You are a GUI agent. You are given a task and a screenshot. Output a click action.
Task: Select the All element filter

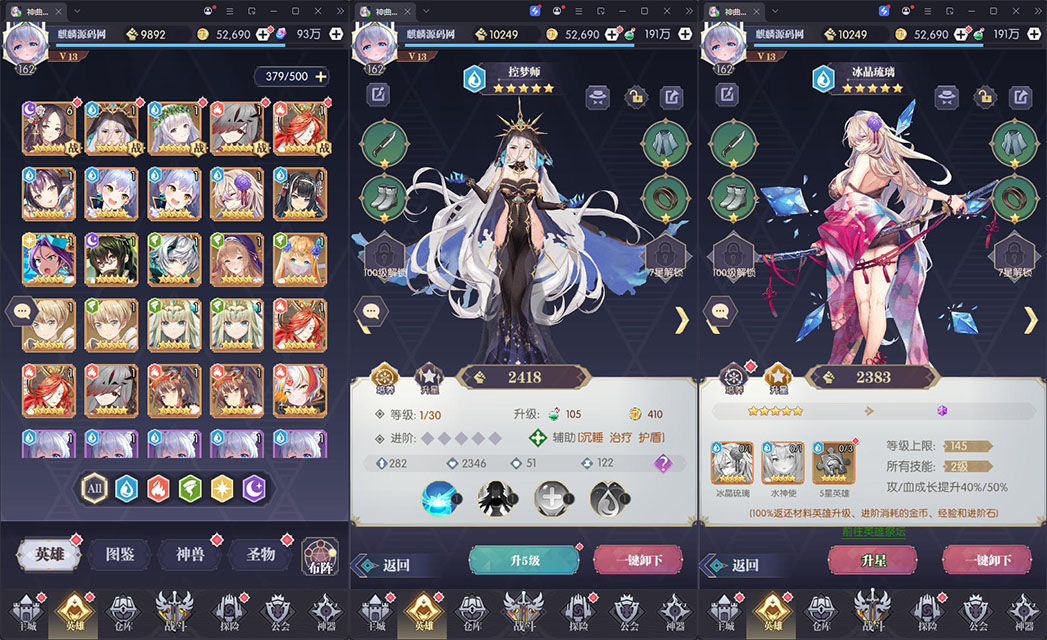pyautogui.click(x=95, y=488)
